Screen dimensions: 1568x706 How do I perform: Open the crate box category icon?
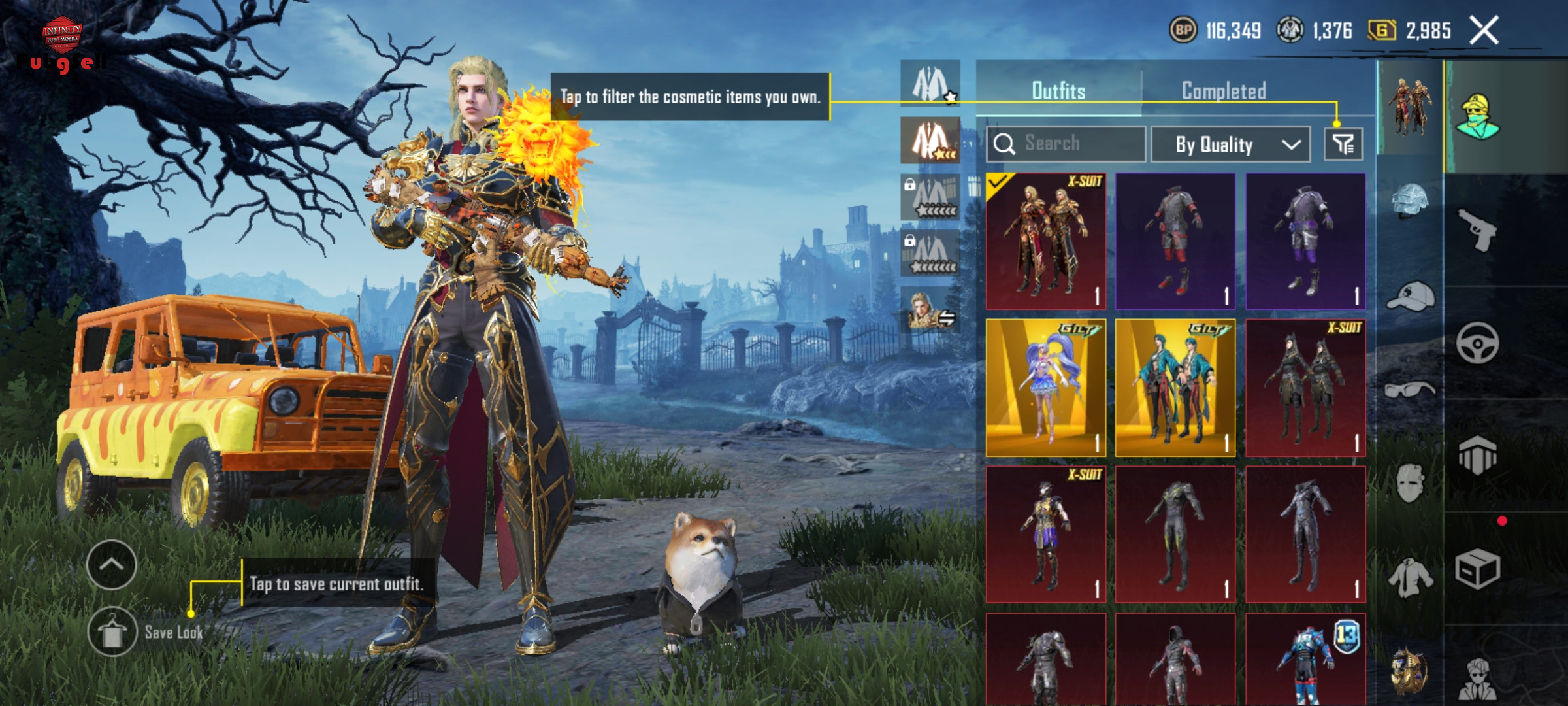pyautogui.click(x=1477, y=569)
